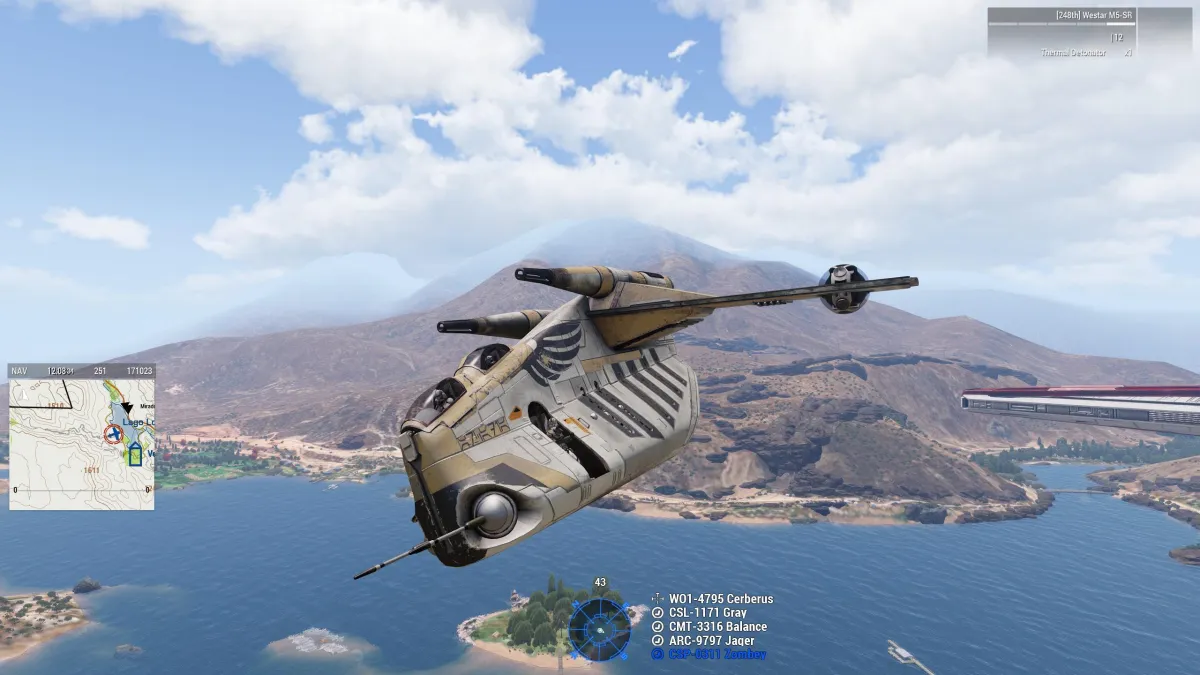
Task: Click the Thermal Detonator grenade entry
Action: click(1074, 53)
